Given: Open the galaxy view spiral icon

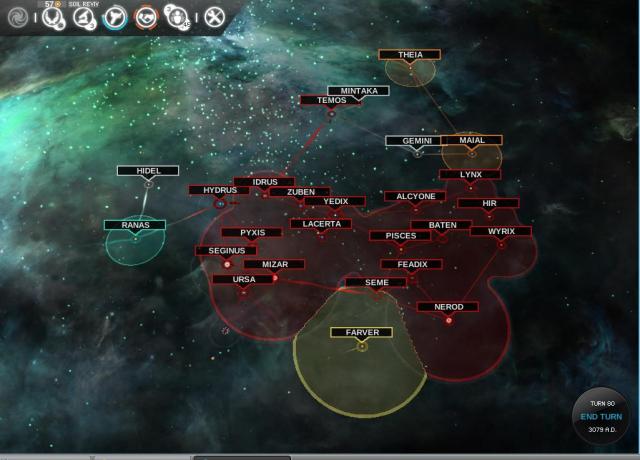Looking at the screenshot, I should (17, 16).
